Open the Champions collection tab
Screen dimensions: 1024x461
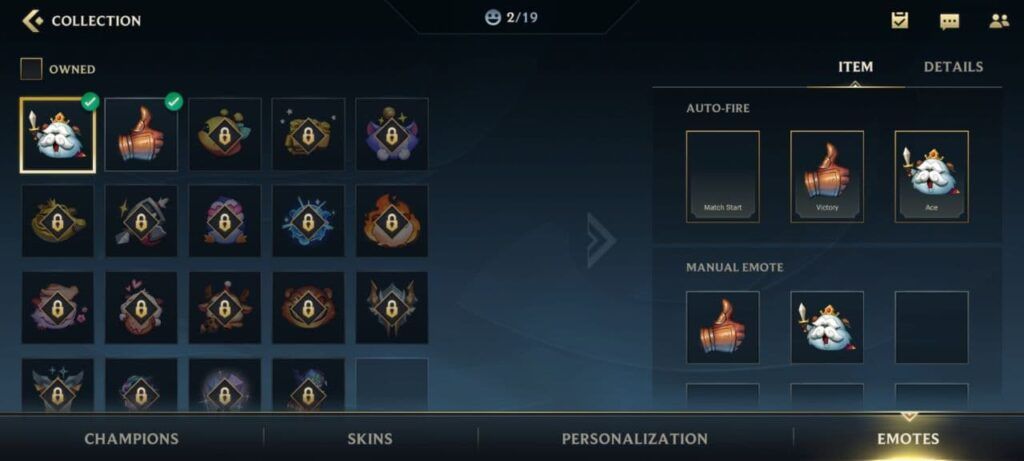tap(132, 438)
